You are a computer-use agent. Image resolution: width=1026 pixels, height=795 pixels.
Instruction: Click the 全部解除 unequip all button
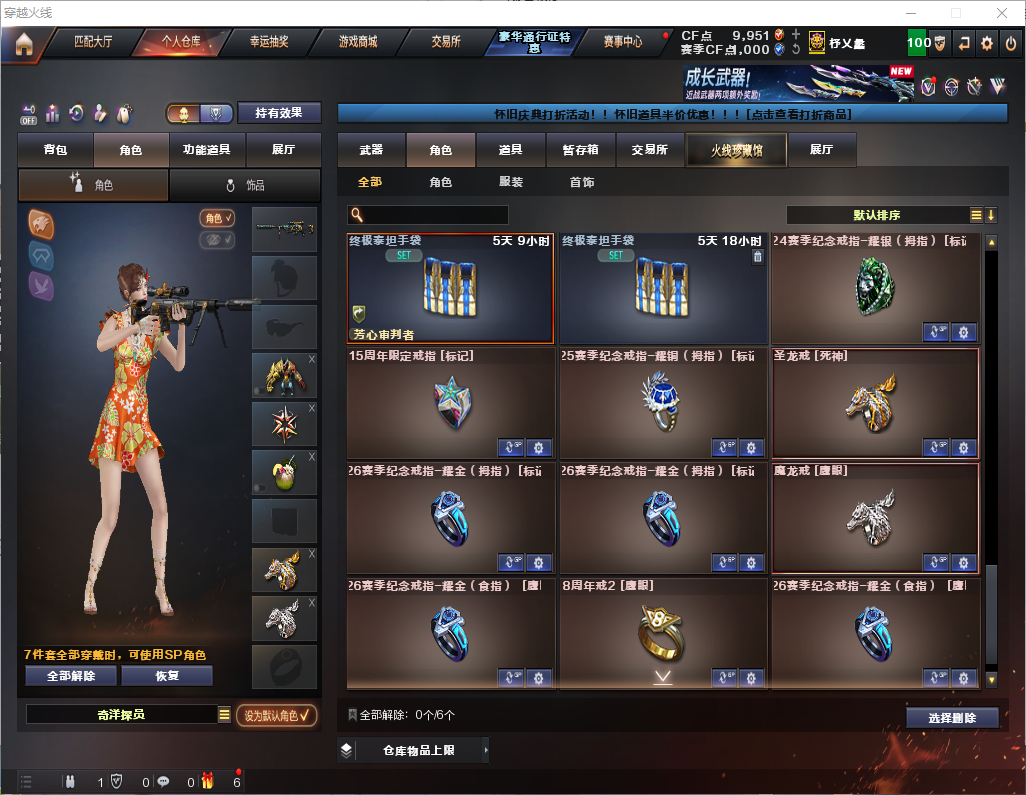pos(71,676)
